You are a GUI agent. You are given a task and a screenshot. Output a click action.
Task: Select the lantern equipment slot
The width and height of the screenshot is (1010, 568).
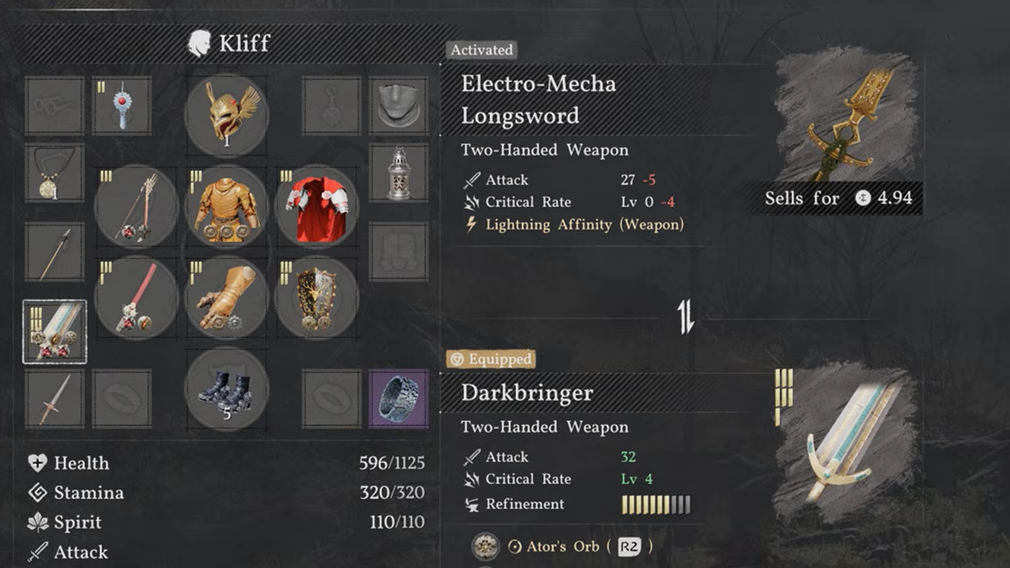(398, 172)
